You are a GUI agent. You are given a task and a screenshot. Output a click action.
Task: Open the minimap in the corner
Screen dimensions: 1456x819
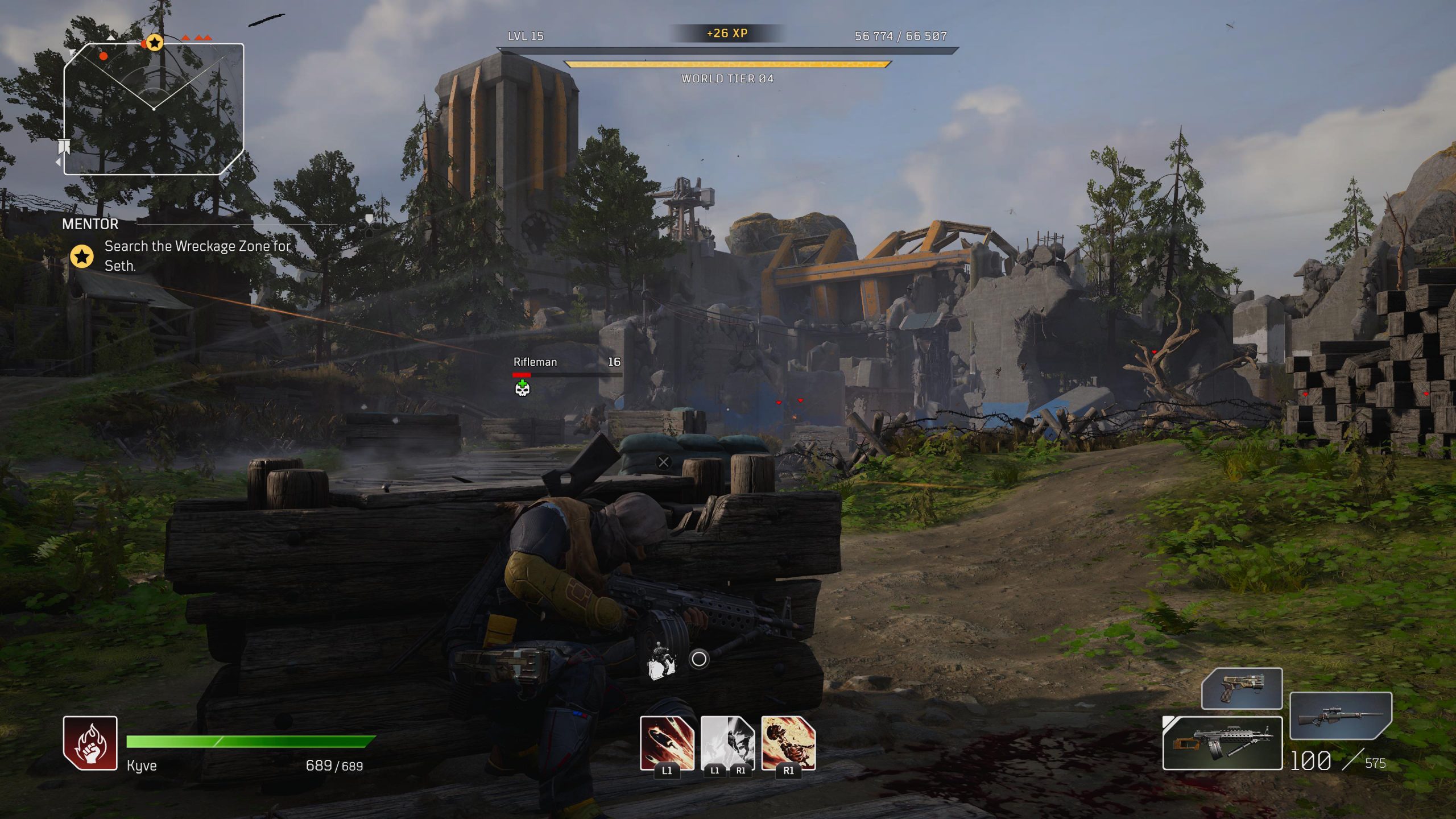point(154,109)
